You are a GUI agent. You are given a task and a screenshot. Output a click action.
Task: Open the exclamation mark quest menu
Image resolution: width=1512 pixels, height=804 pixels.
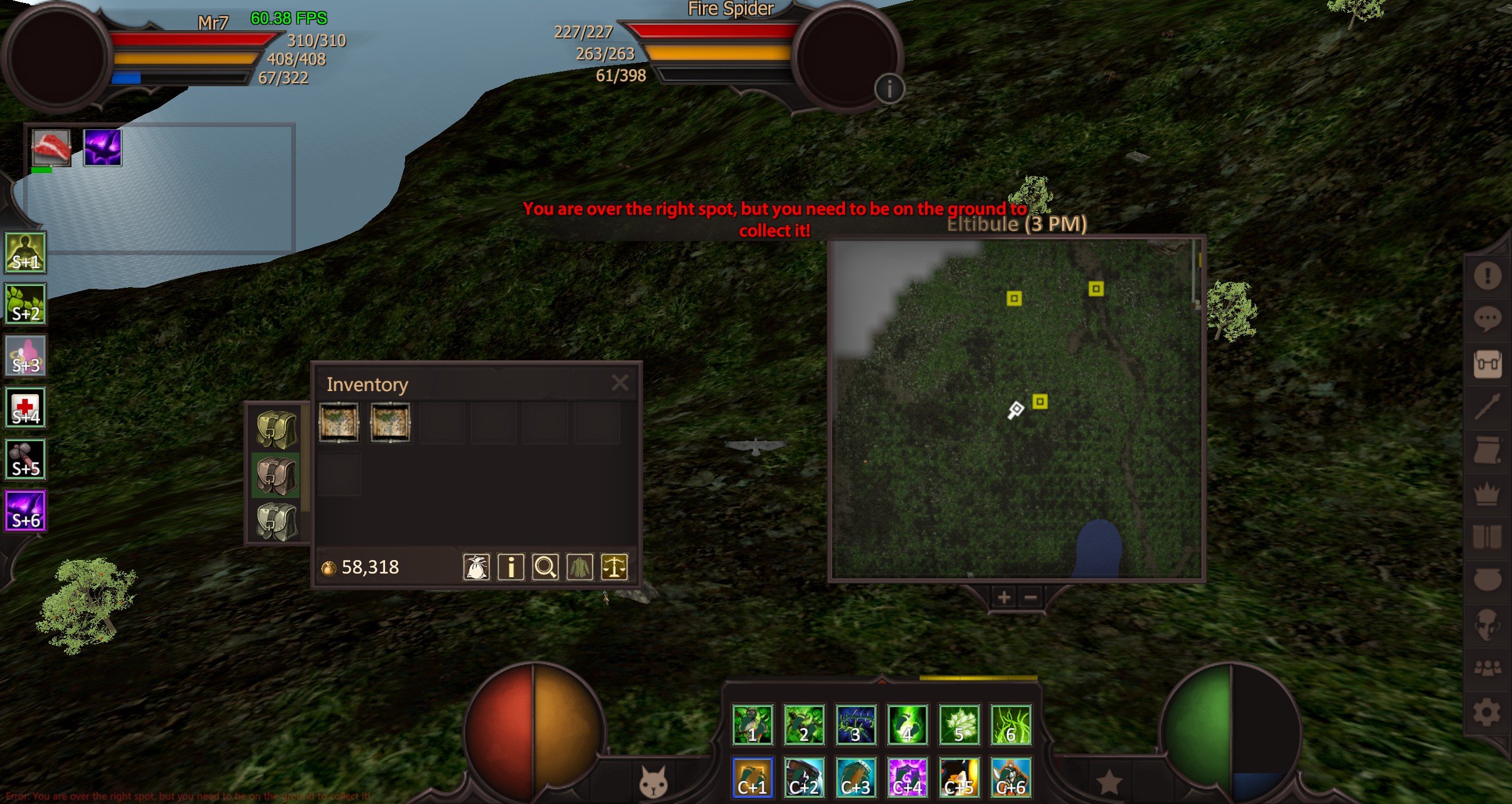pos(1487,275)
